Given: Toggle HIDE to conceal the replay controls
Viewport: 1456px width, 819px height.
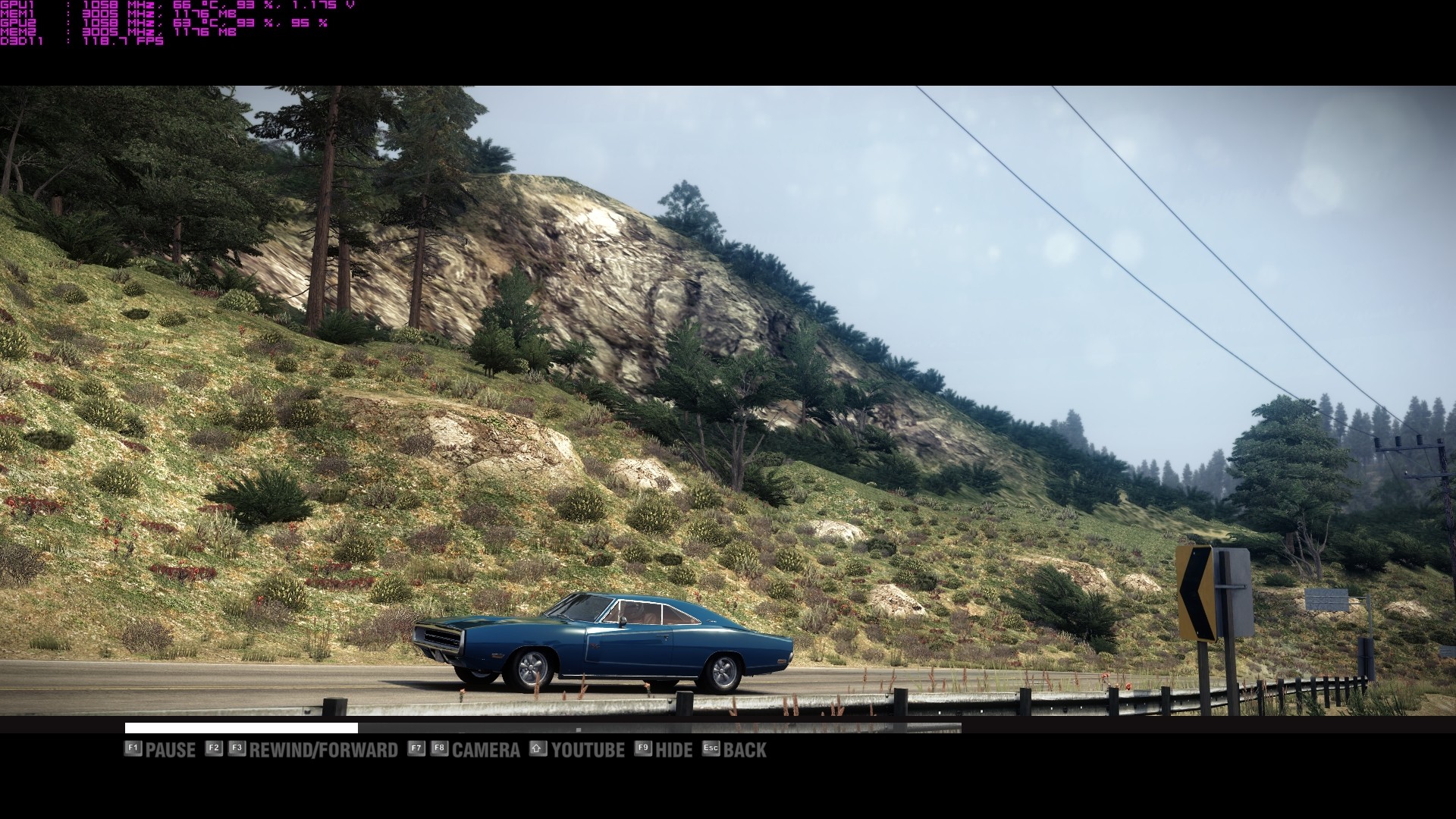Looking at the screenshot, I should click(673, 749).
